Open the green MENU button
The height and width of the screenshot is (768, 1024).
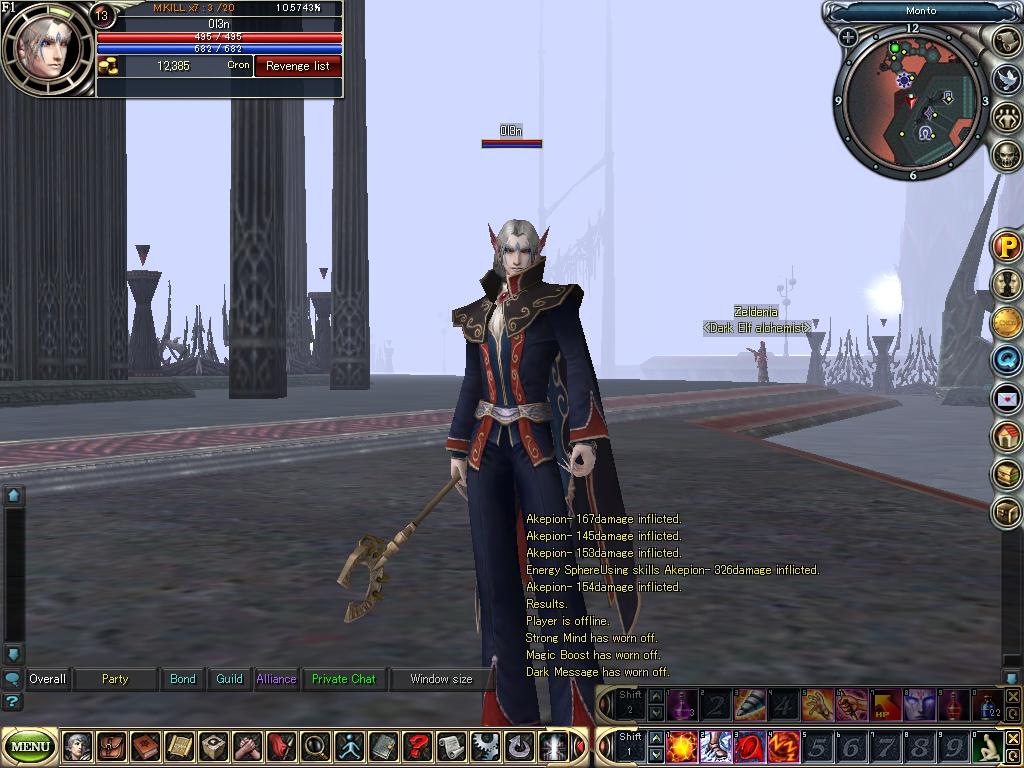click(x=31, y=746)
